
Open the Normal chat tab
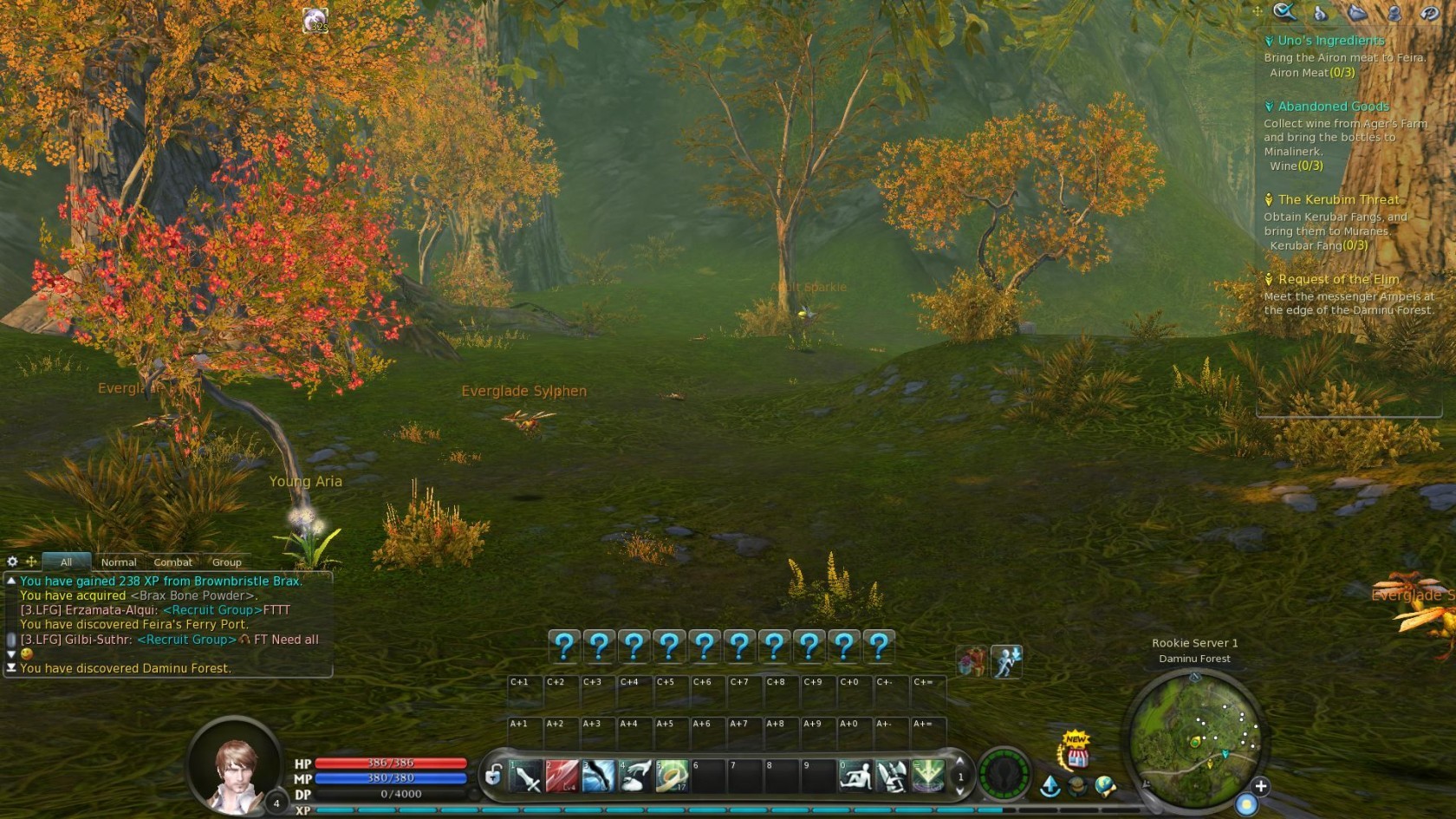point(119,562)
